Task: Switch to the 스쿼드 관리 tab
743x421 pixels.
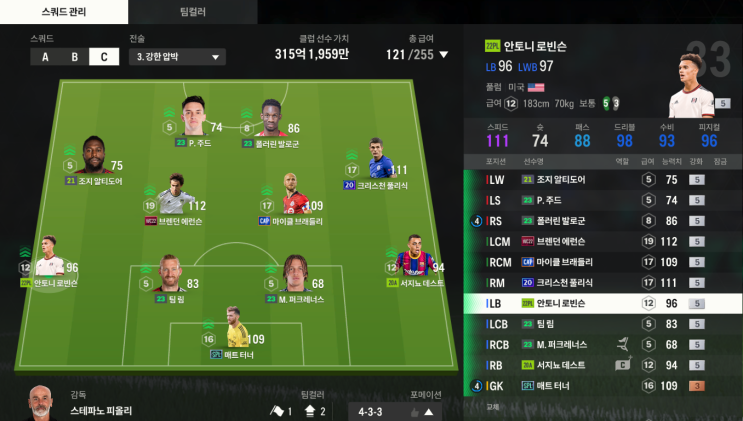Action: tap(64, 12)
